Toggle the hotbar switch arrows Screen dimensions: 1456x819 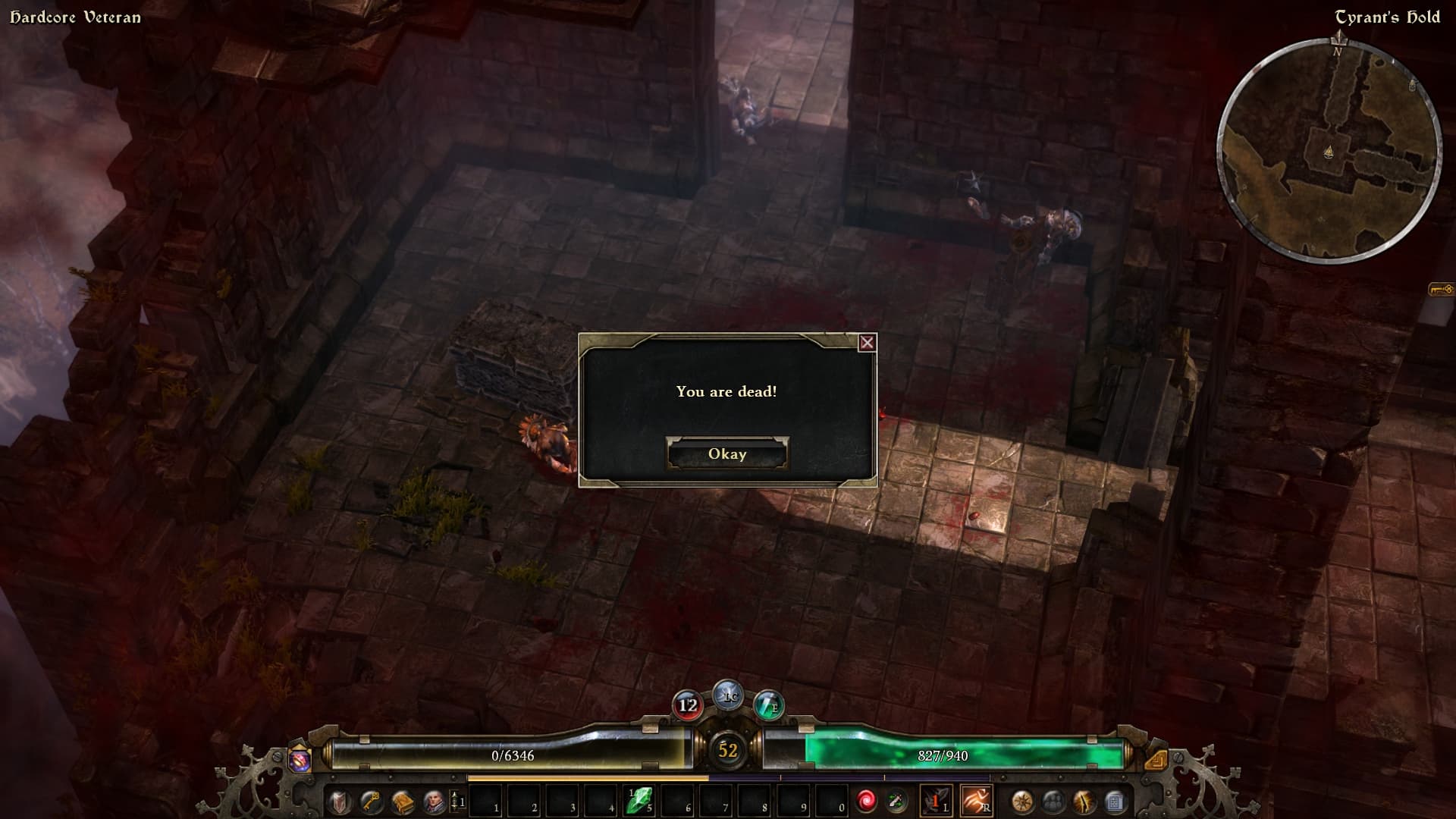pyautogui.click(x=455, y=801)
